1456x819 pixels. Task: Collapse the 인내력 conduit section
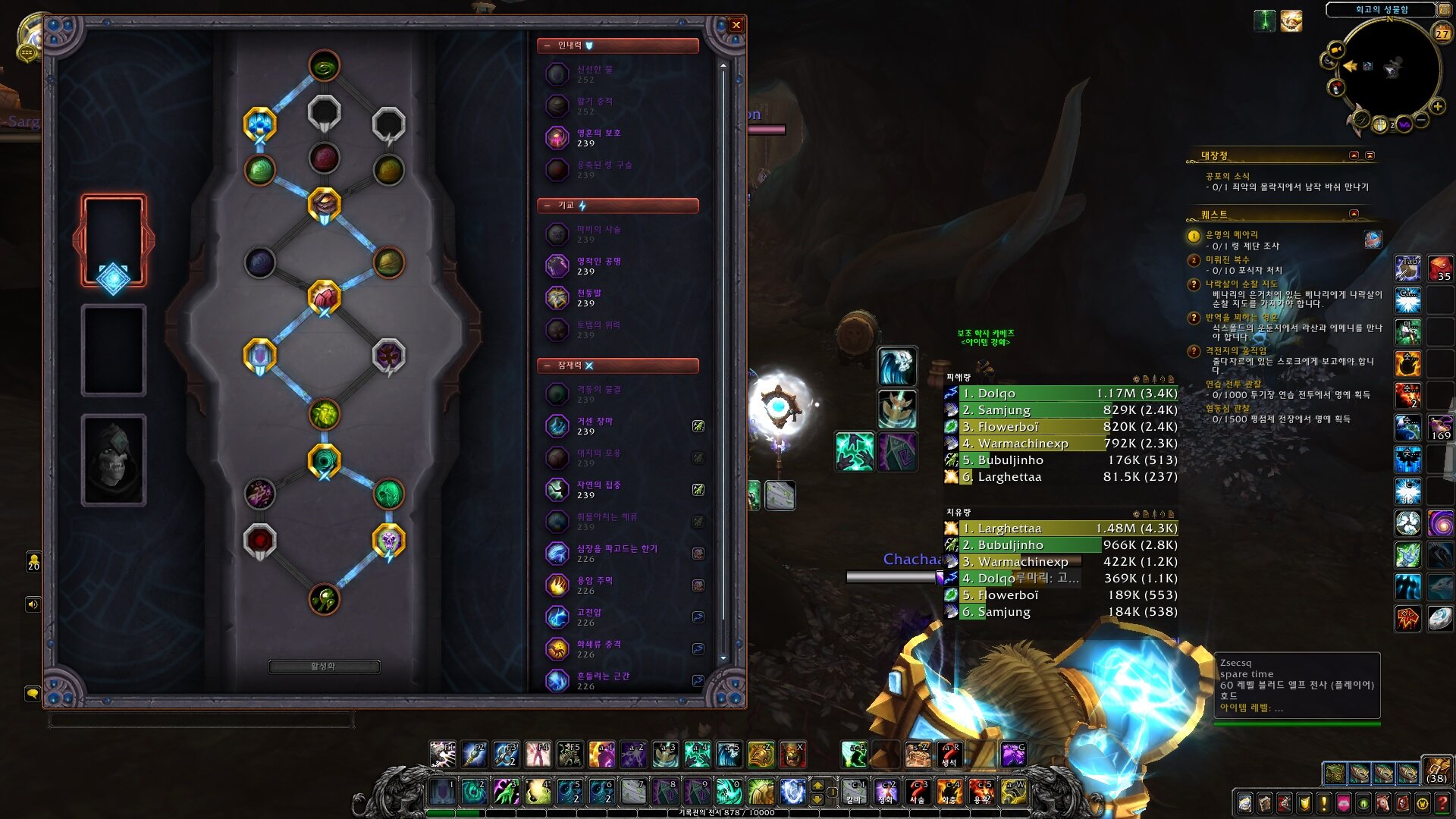coord(547,46)
